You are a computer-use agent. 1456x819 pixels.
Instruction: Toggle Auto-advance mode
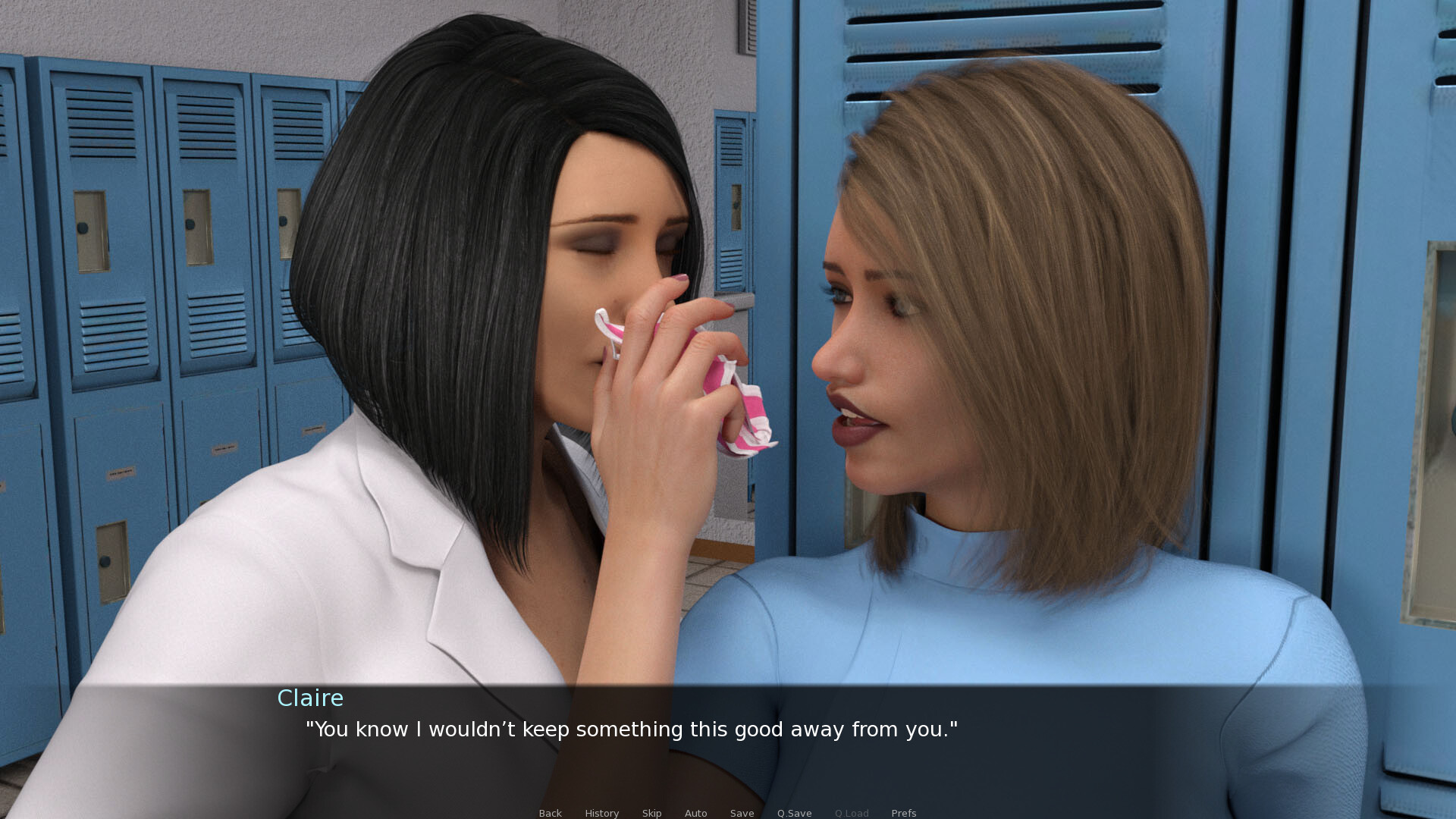tap(695, 813)
